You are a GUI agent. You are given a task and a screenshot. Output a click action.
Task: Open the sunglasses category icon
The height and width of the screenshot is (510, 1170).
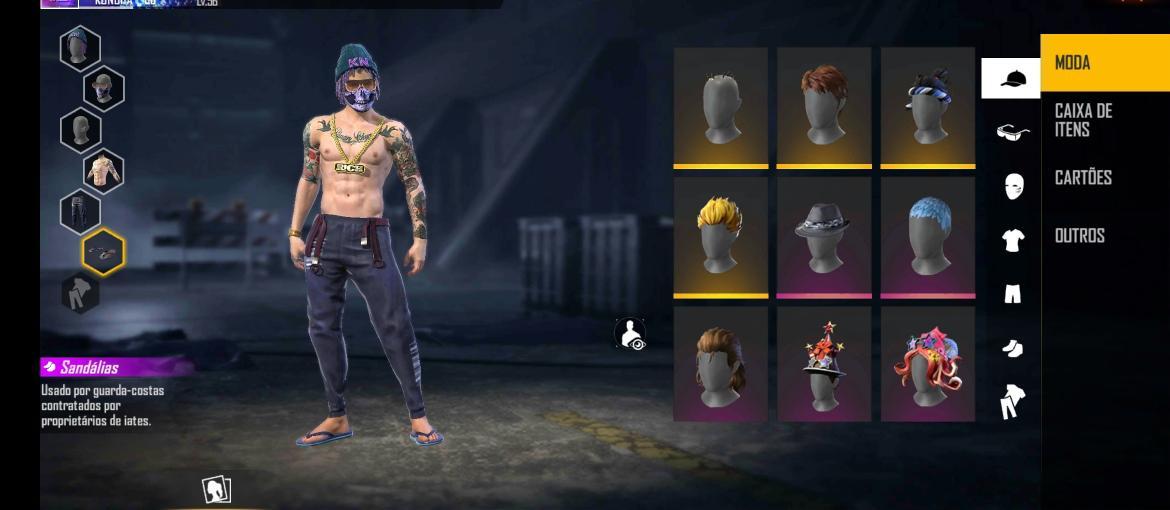tap(1012, 132)
